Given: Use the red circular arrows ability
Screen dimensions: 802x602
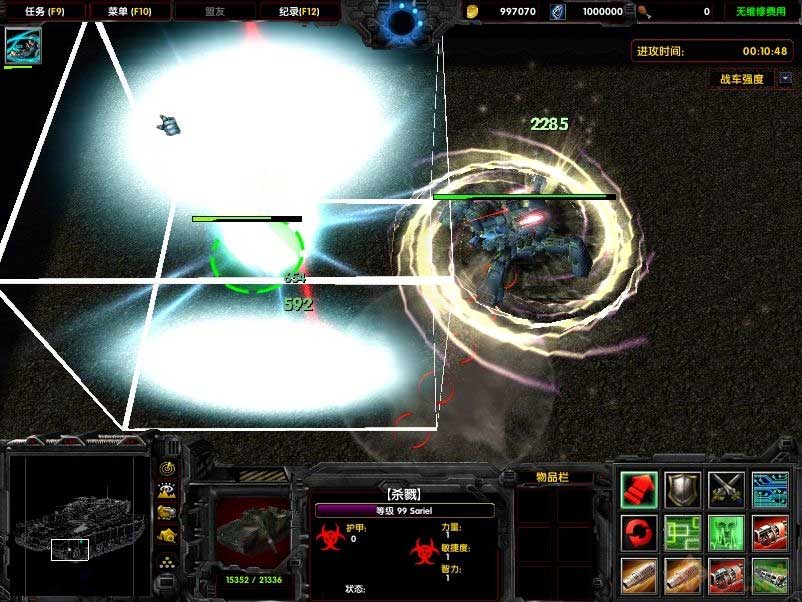Looking at the screenshot, I should (639, 531).
